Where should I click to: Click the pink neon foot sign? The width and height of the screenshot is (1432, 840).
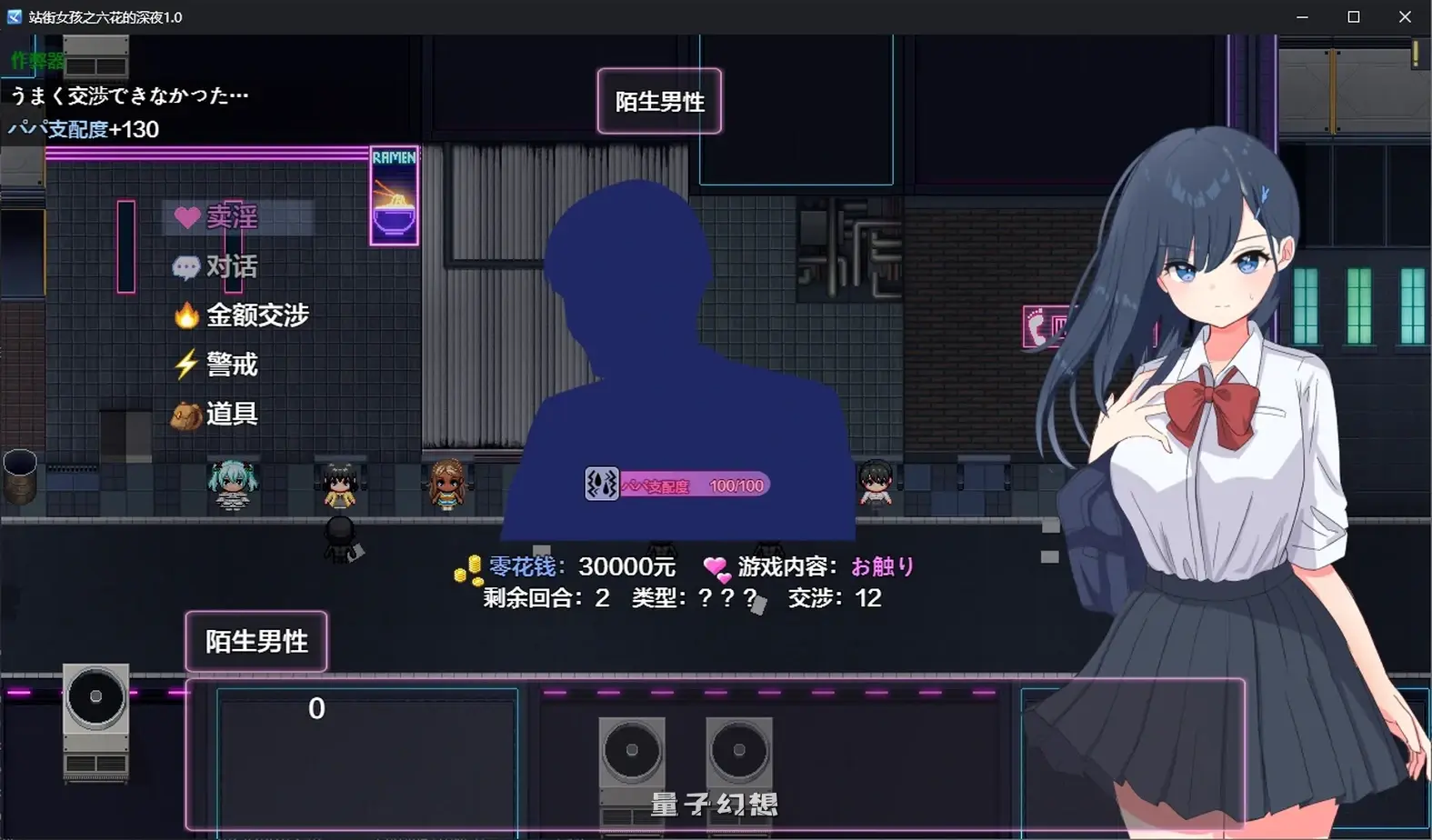(x=1036, y=325)
